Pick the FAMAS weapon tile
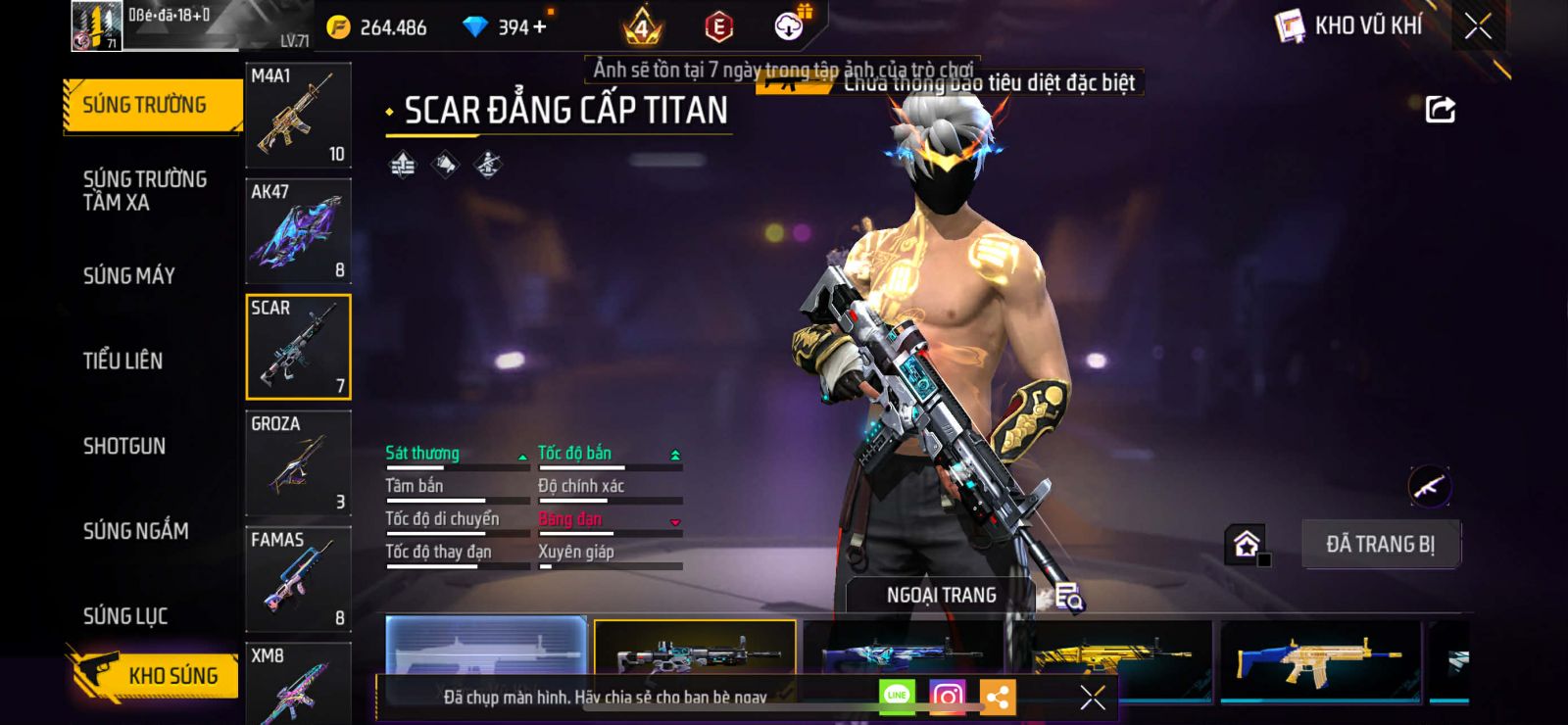The width and height of the screenshot is (1568, 725). pos(298,578)
